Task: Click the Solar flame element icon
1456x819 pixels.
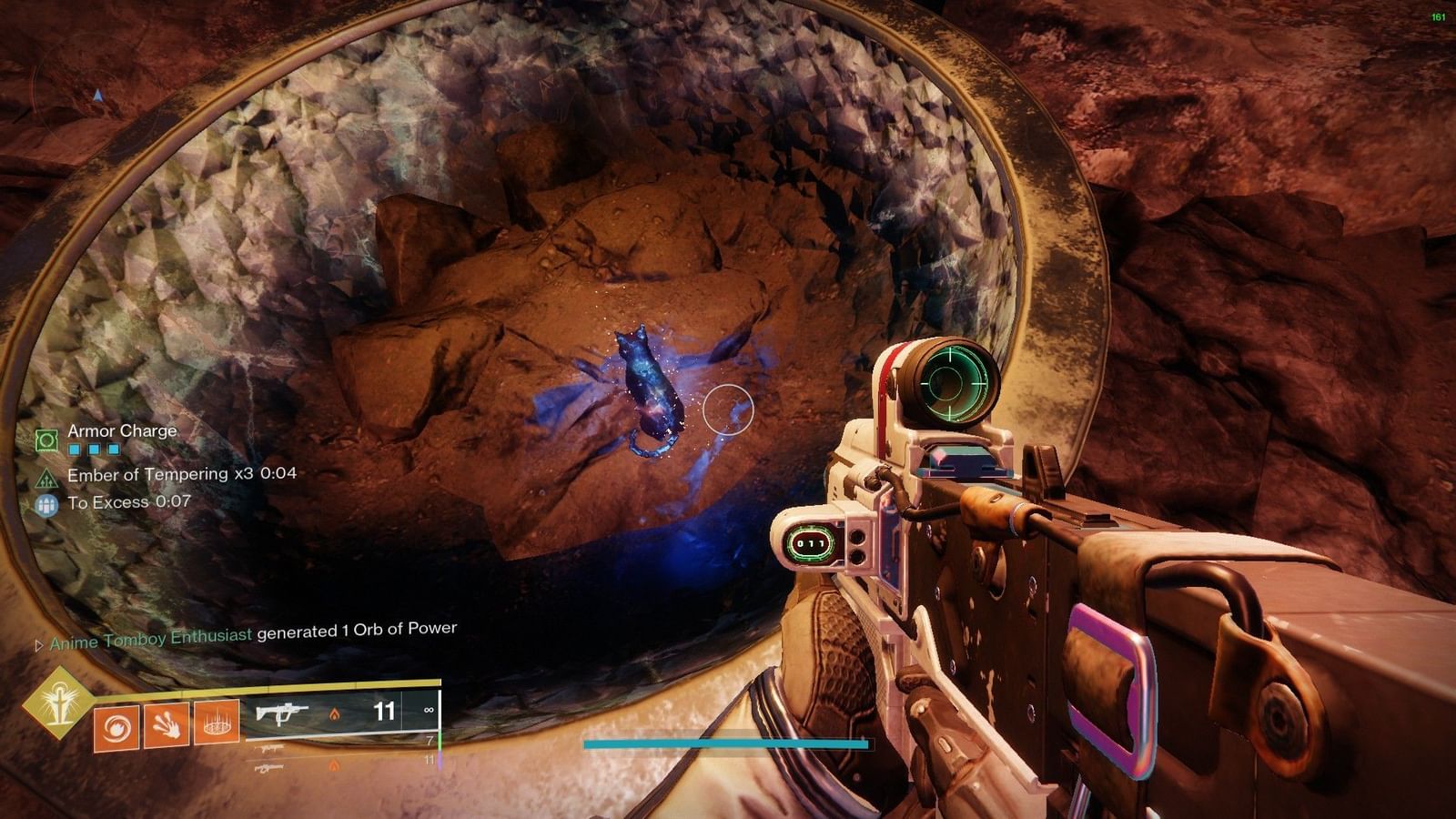Action: tap(336, 713)
